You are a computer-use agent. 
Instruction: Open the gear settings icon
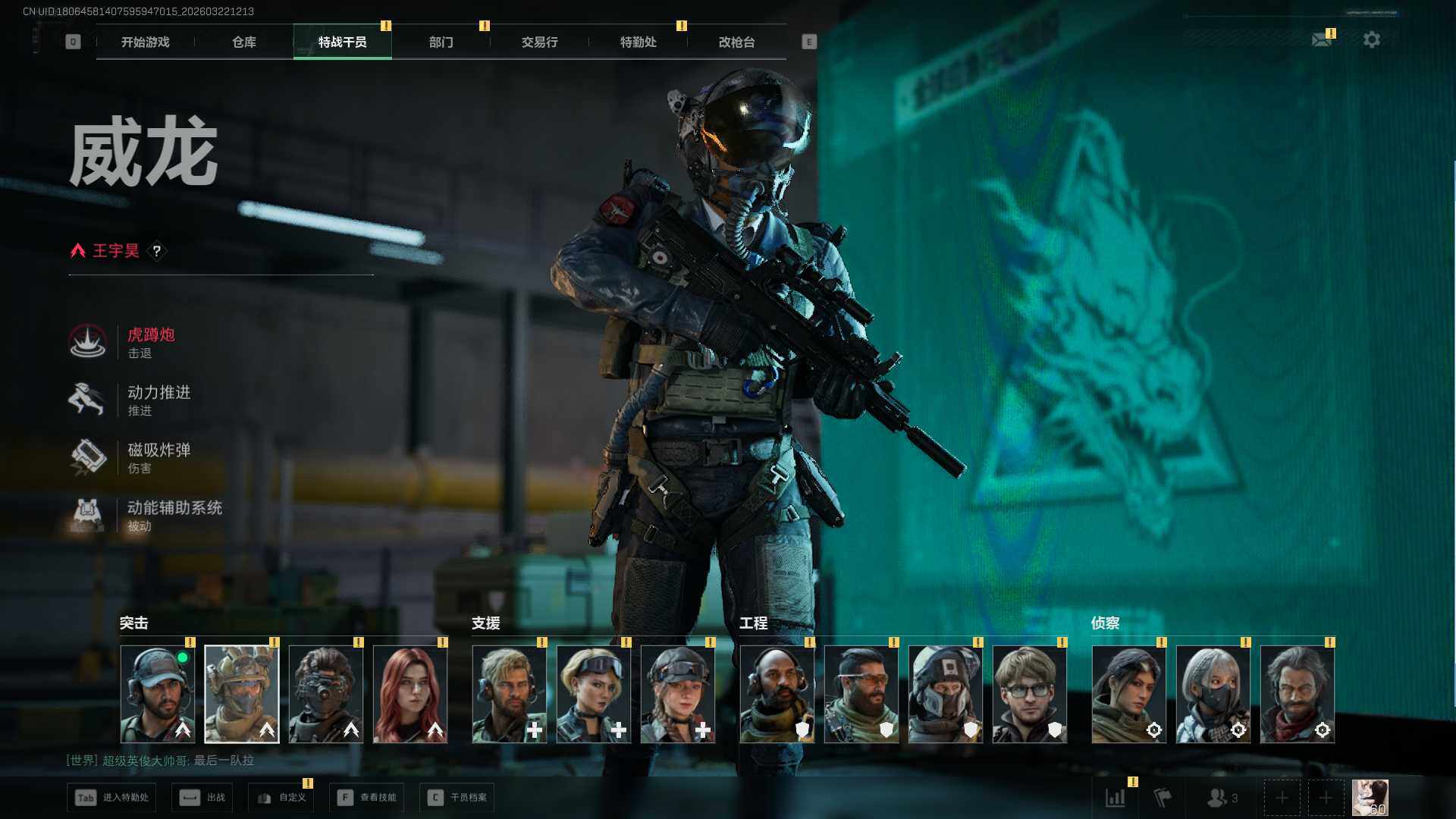click(1371, 39)
